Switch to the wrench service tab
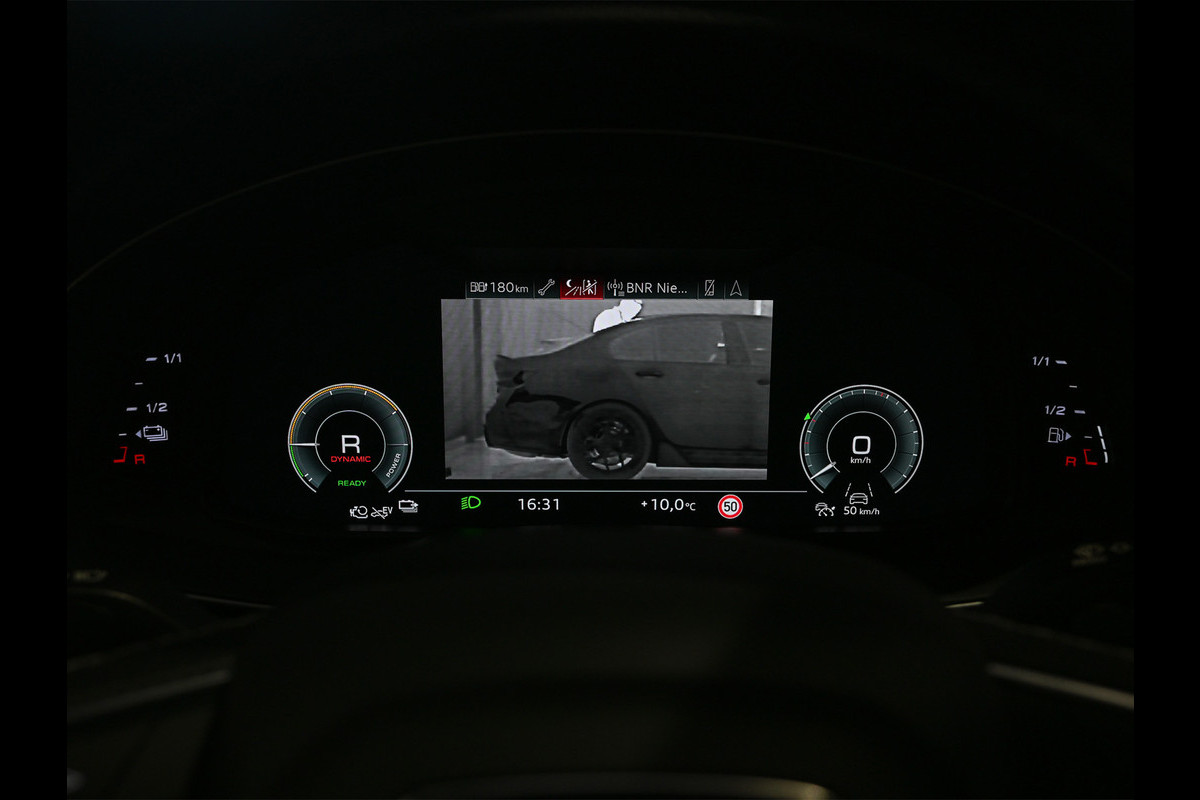 546,288
